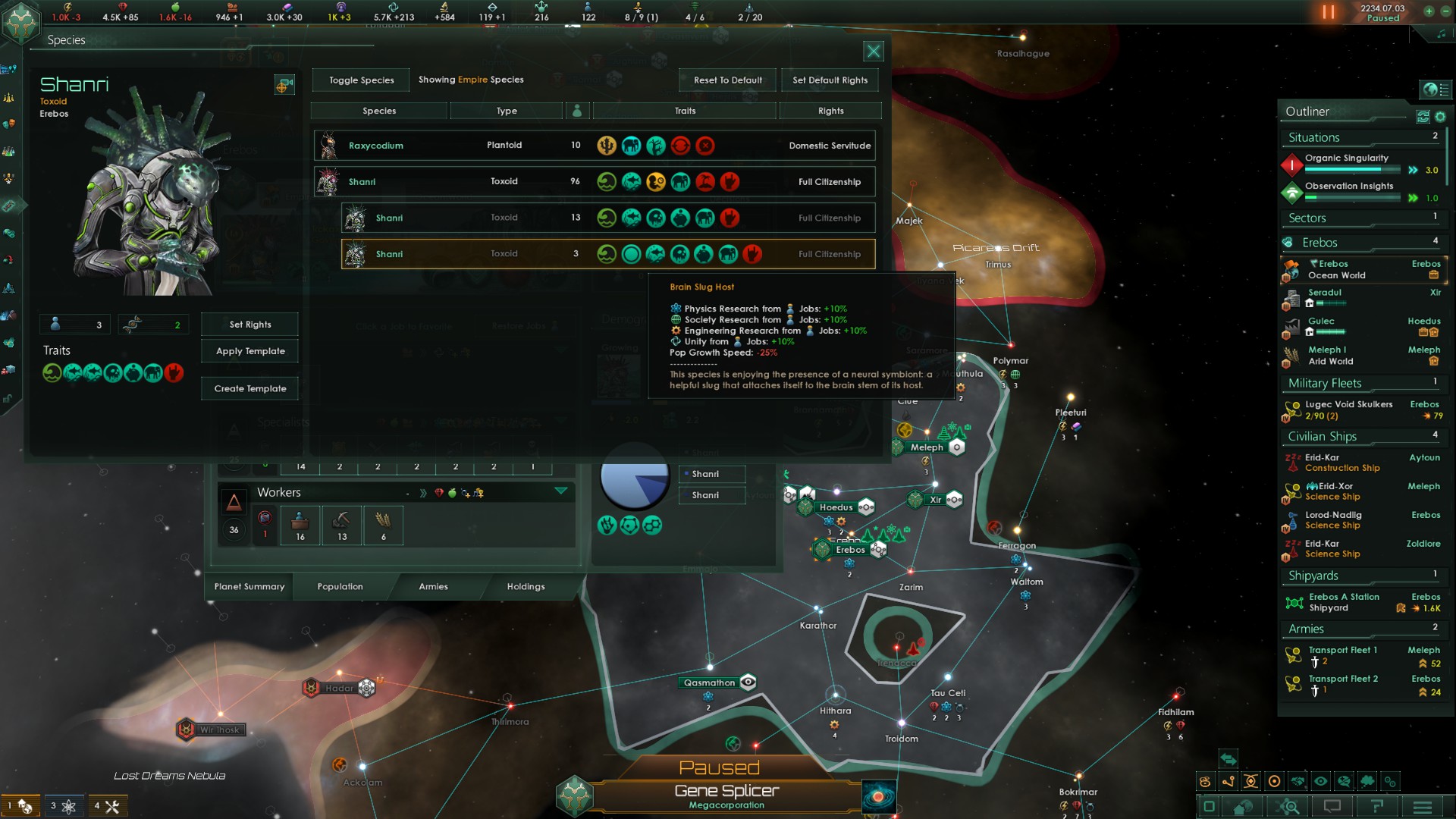Image resolution: width=1456 pixels, height=819 pixels.
Task: Open the Energy Credits resource icon
Action: click(x=67, y=8)
